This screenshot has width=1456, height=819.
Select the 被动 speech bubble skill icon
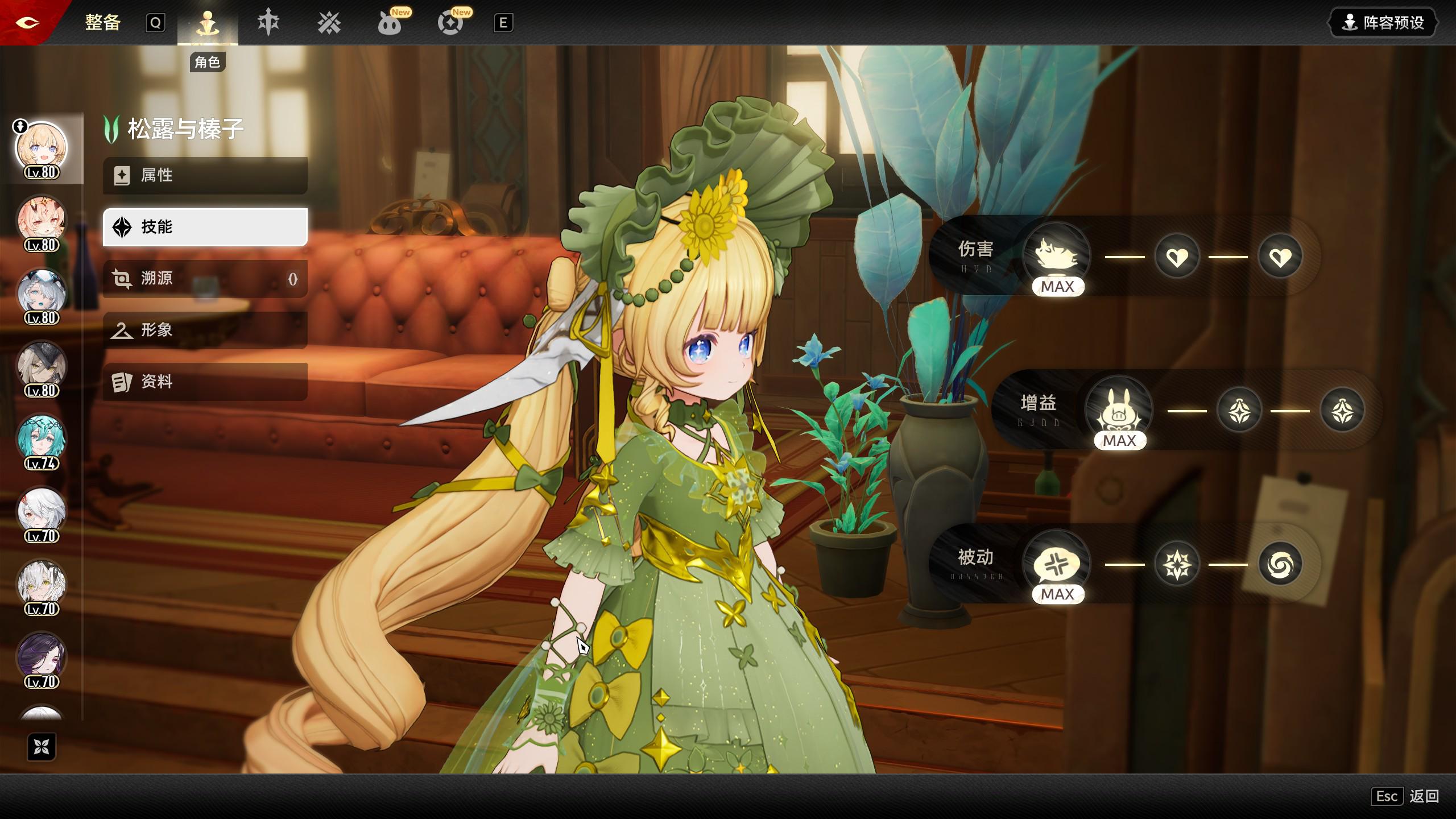(x=1057, y=563)
